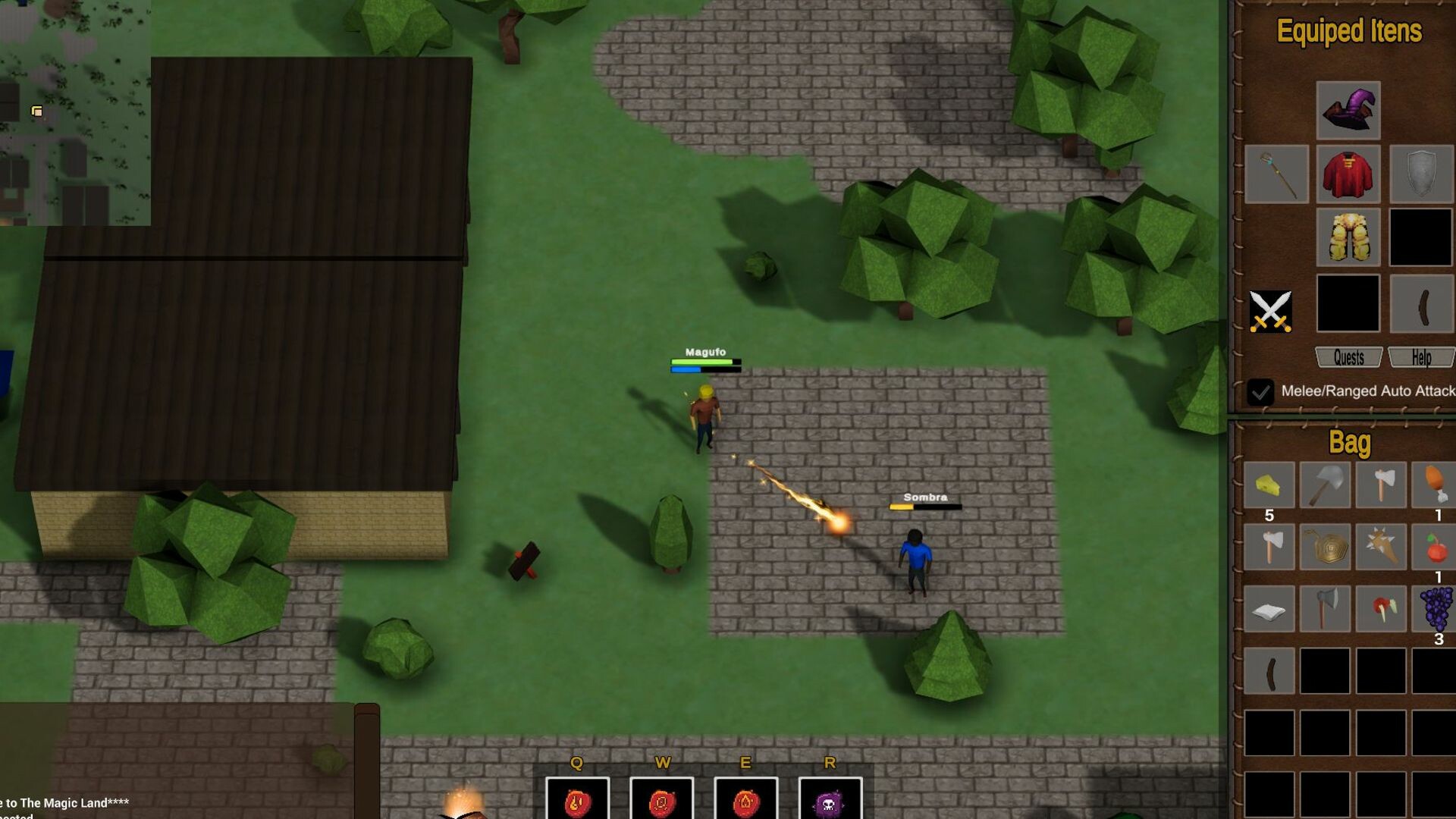Select the crossed swords combat icon
1456x819 pixels.
(1272, 309)
